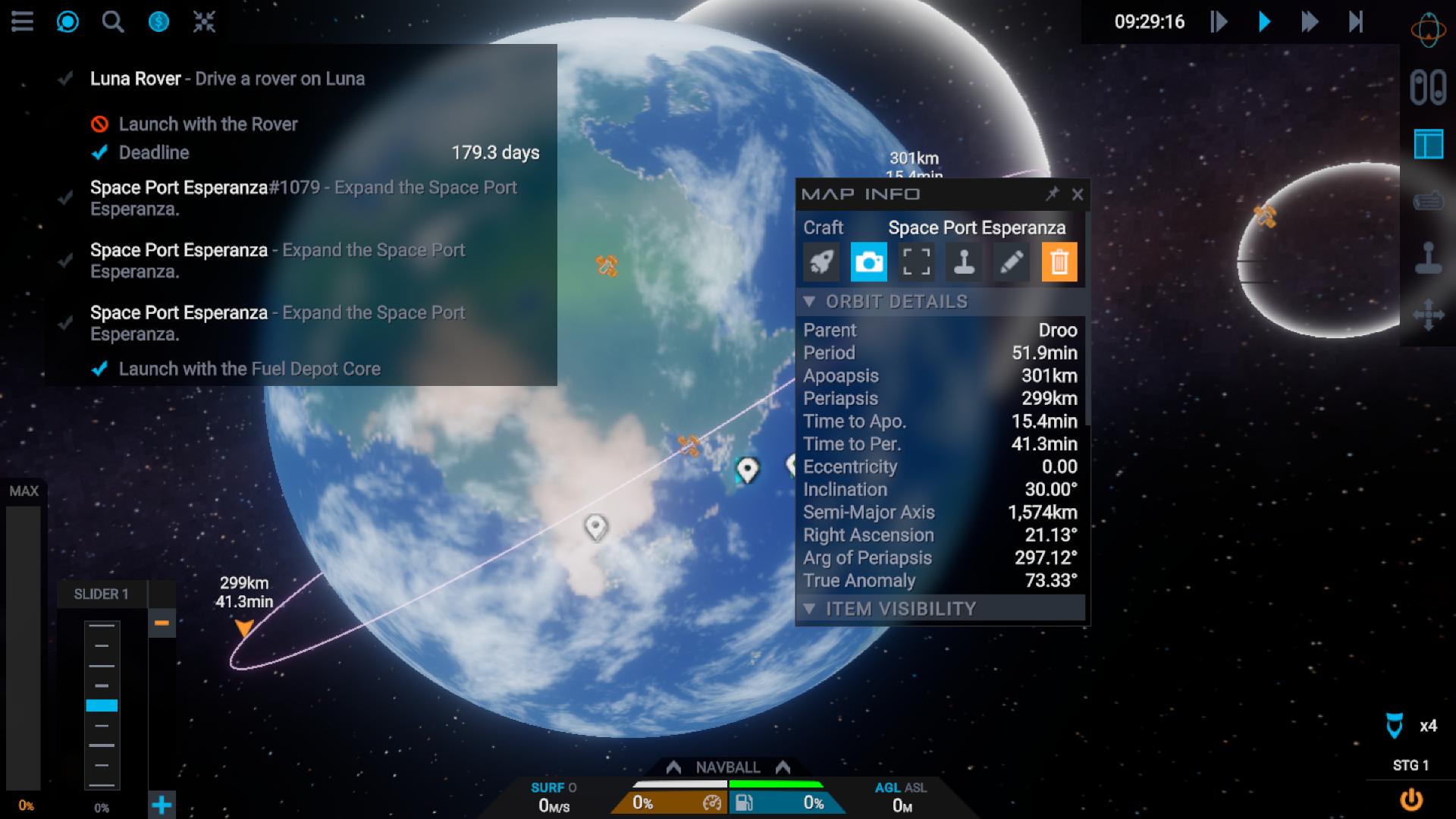This screenshot has width=1456, height=819.
Task: Skip to next time warp event
Action: pyautogui.click(x=1356, y=21)
